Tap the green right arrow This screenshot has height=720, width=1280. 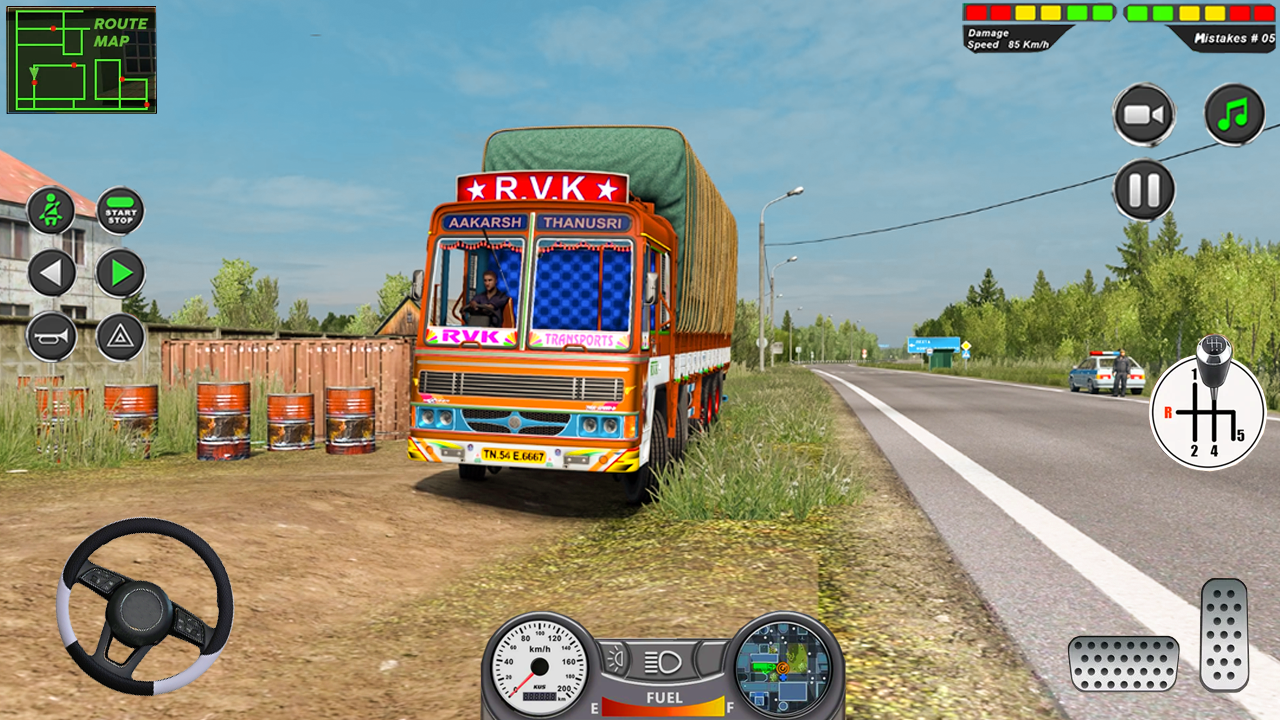[120, 272]
